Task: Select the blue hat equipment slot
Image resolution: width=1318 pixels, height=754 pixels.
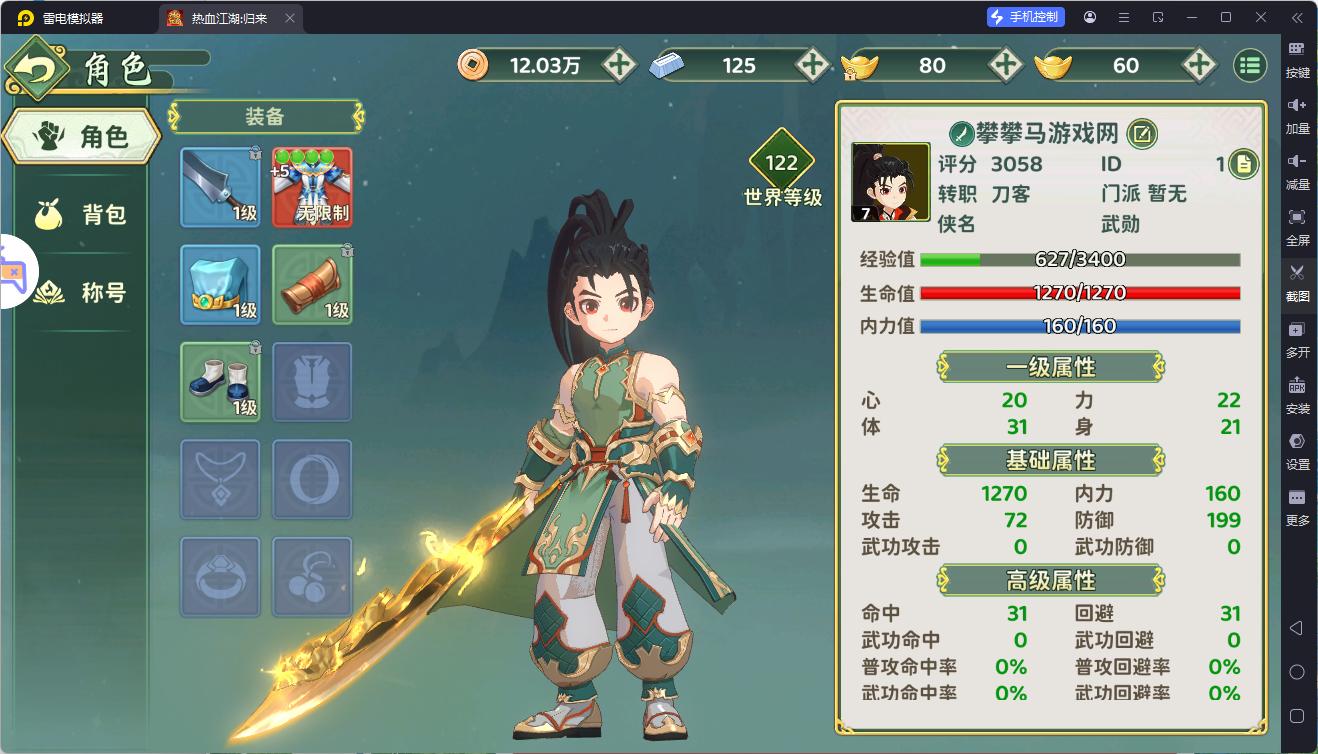Action: point(220,285)
